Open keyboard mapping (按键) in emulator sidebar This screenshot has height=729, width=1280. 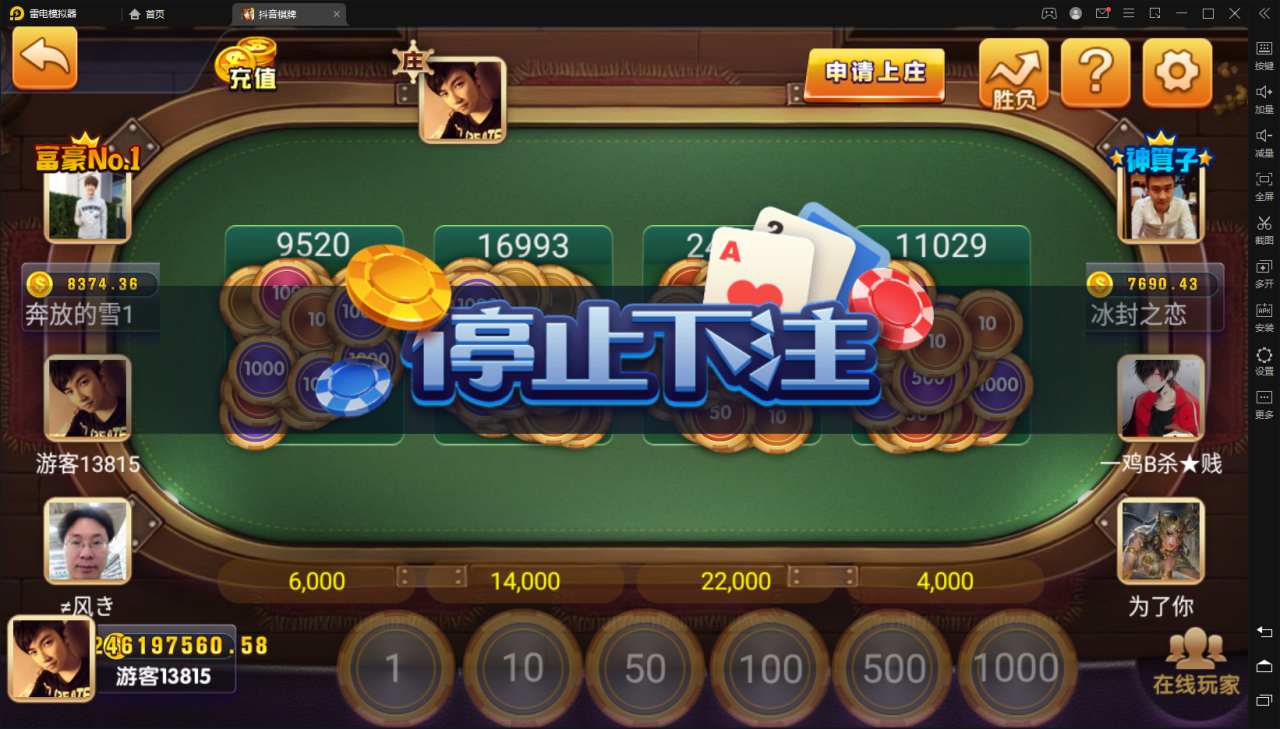click(1263, 55)
